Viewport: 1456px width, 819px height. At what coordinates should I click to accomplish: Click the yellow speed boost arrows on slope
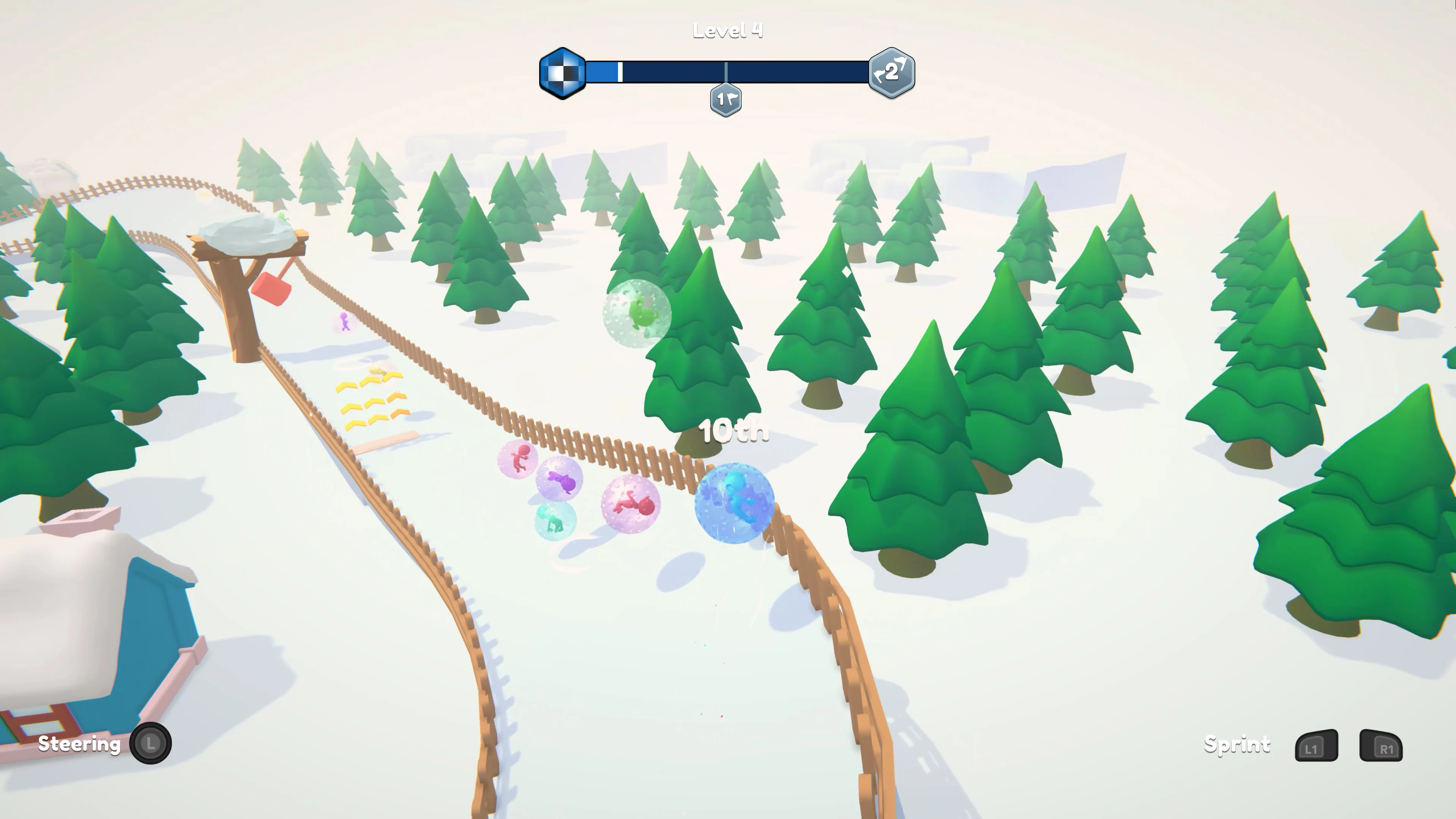(372, 400)
